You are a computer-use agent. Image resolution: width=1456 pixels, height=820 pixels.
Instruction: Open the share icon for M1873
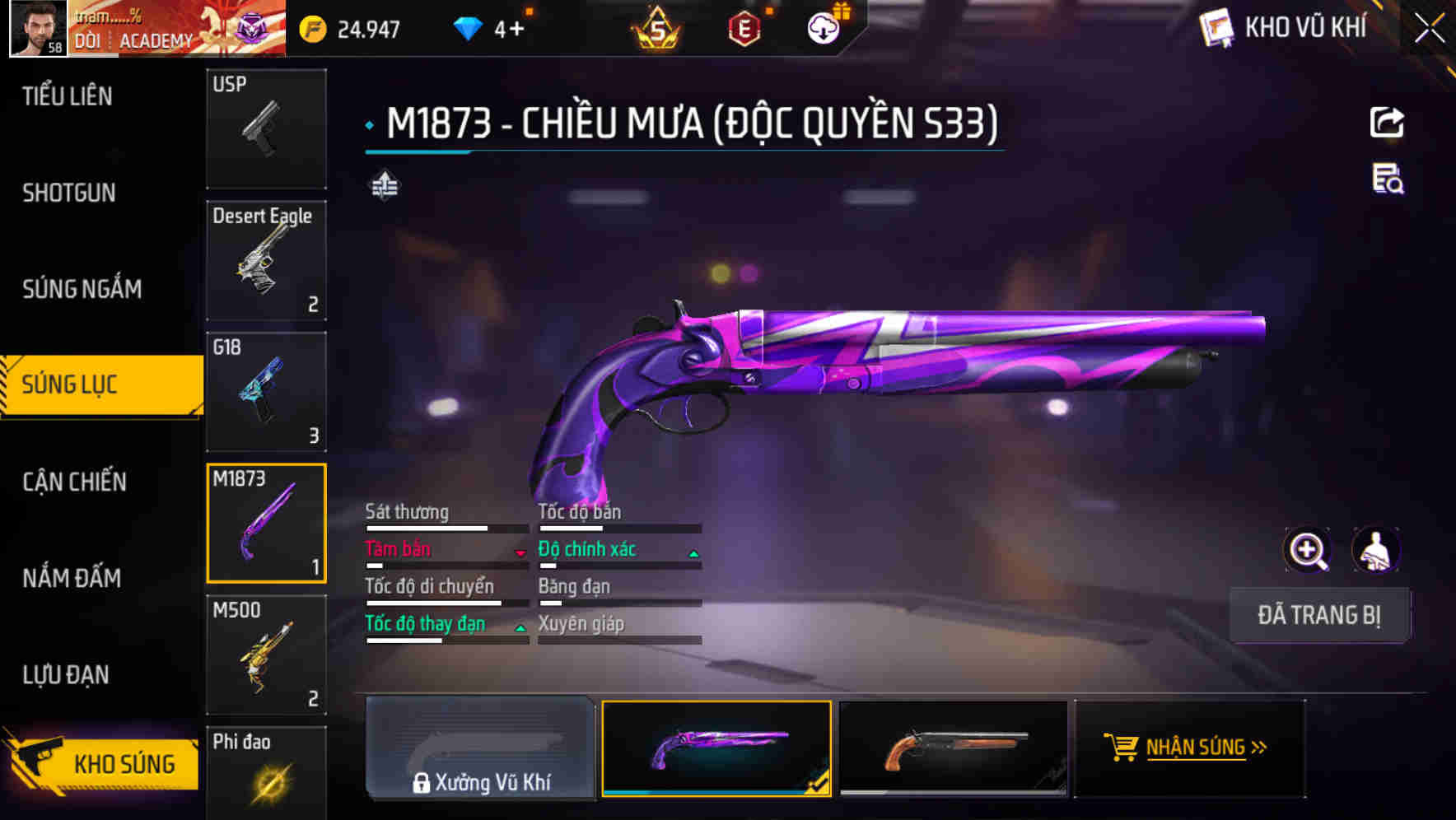[1387, 121]
